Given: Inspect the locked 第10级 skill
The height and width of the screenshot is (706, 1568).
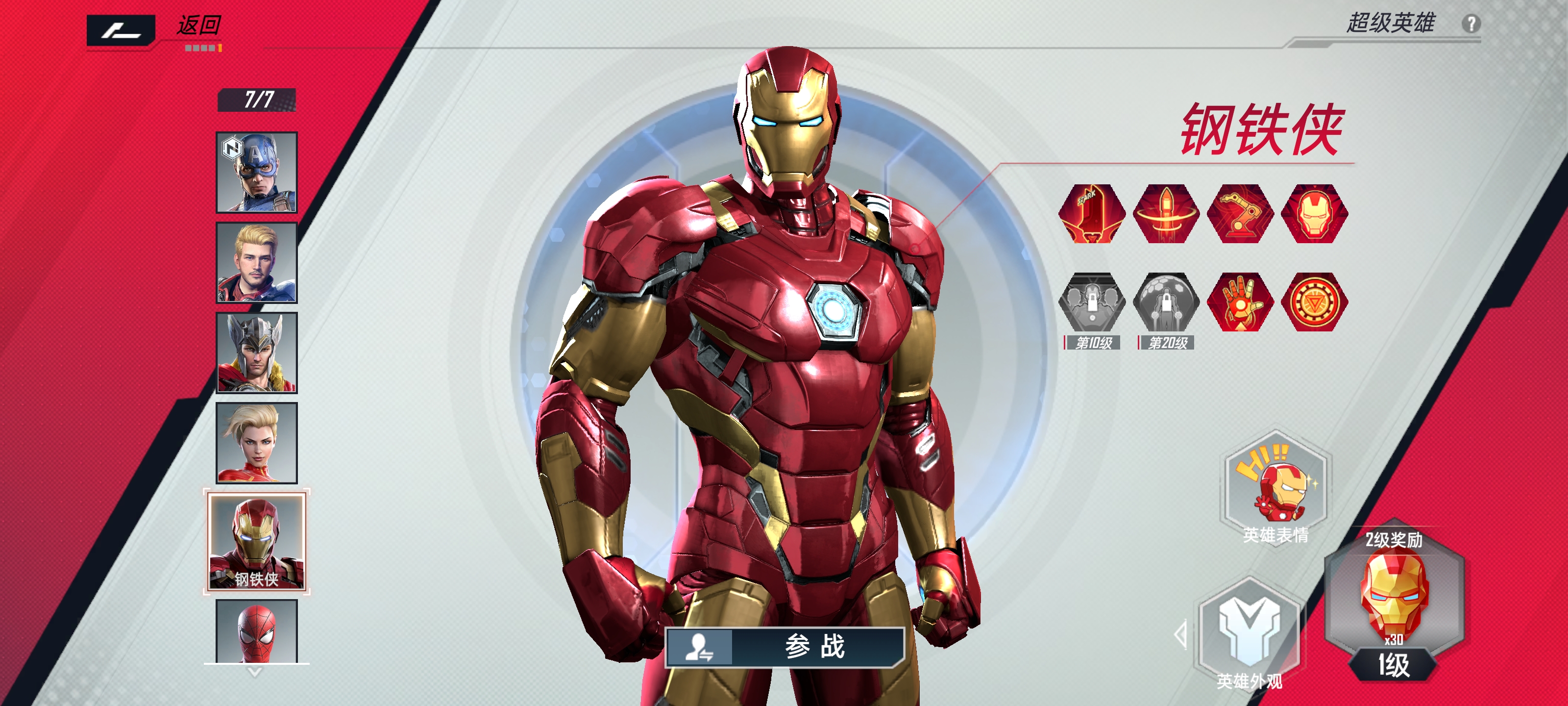Looking at the screenshot, I should click(1092, 302).
